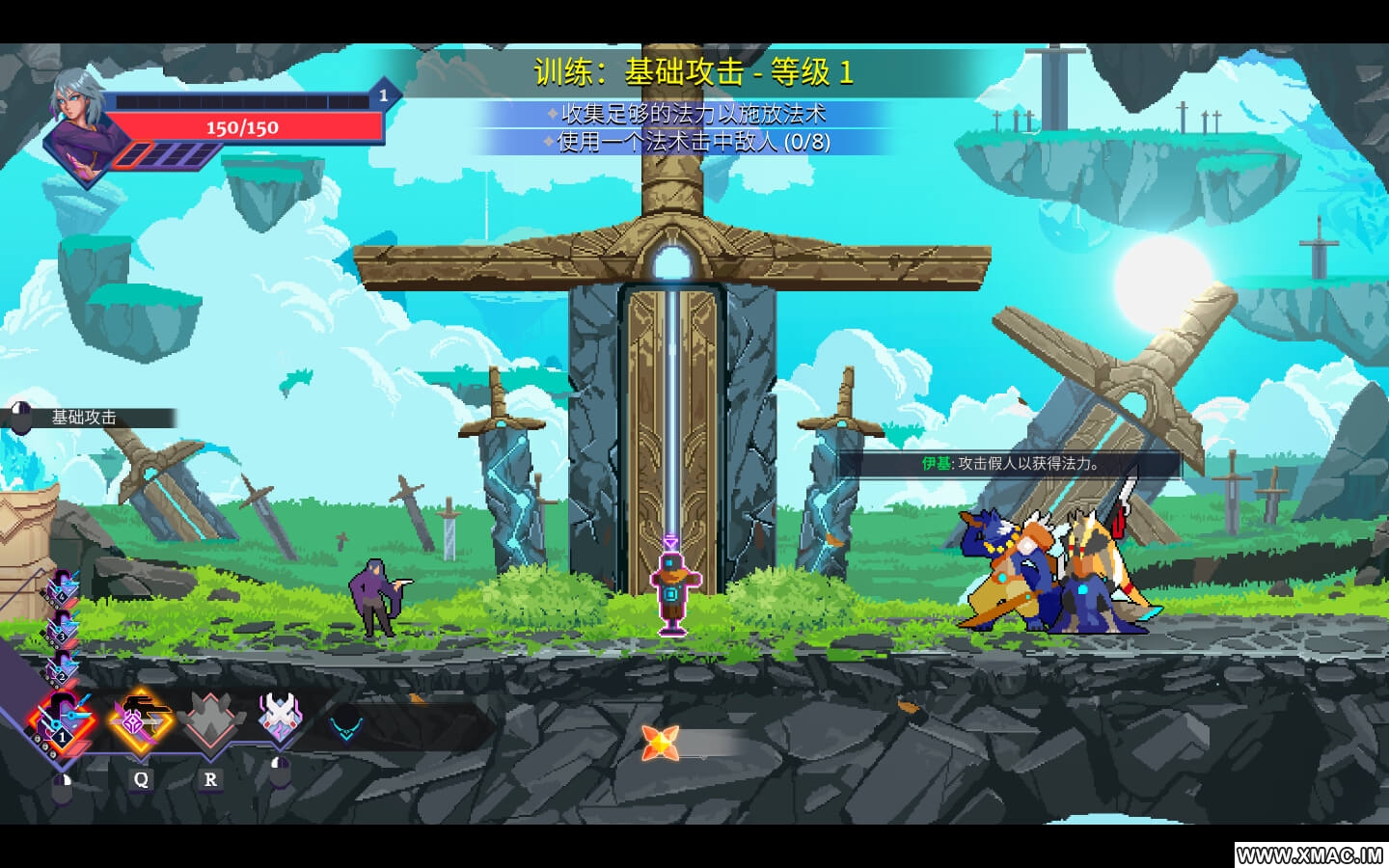This screenshot has height=868, width=1389.
Task: Activate the orange-glowing Q spell icon
Action: [x=140, y=719]
